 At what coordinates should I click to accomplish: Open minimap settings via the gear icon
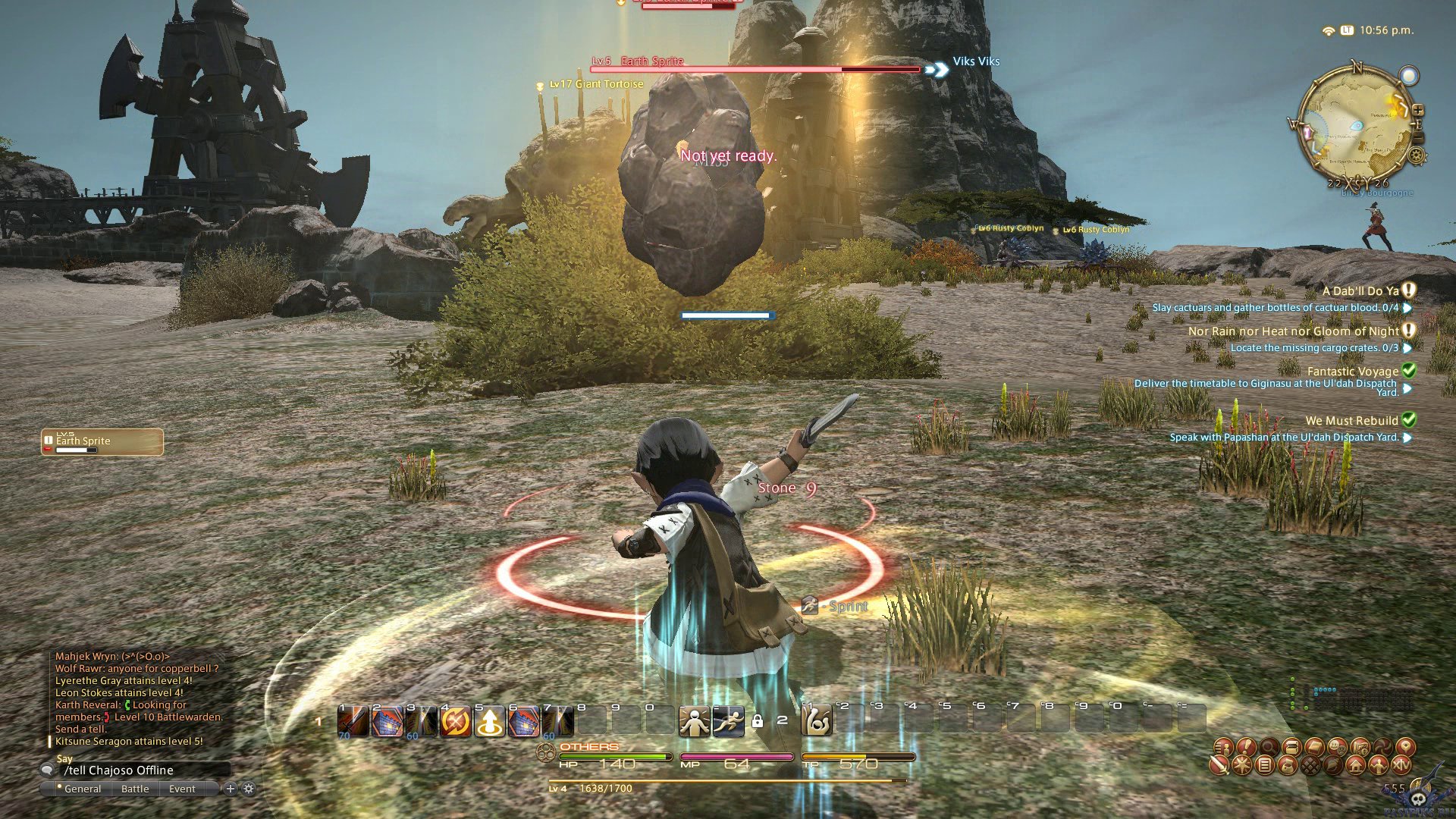[1416, 156]
